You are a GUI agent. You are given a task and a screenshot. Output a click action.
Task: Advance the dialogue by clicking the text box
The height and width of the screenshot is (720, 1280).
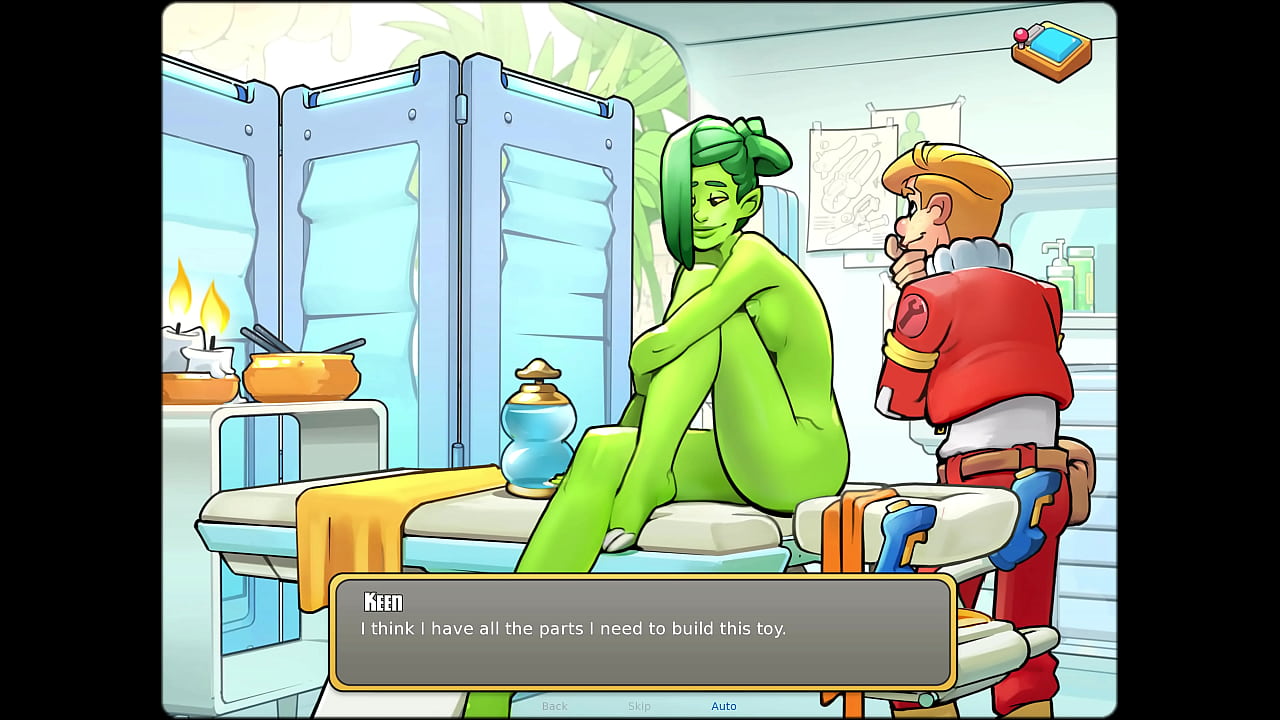pyautogui.click(x=640, y=630)
